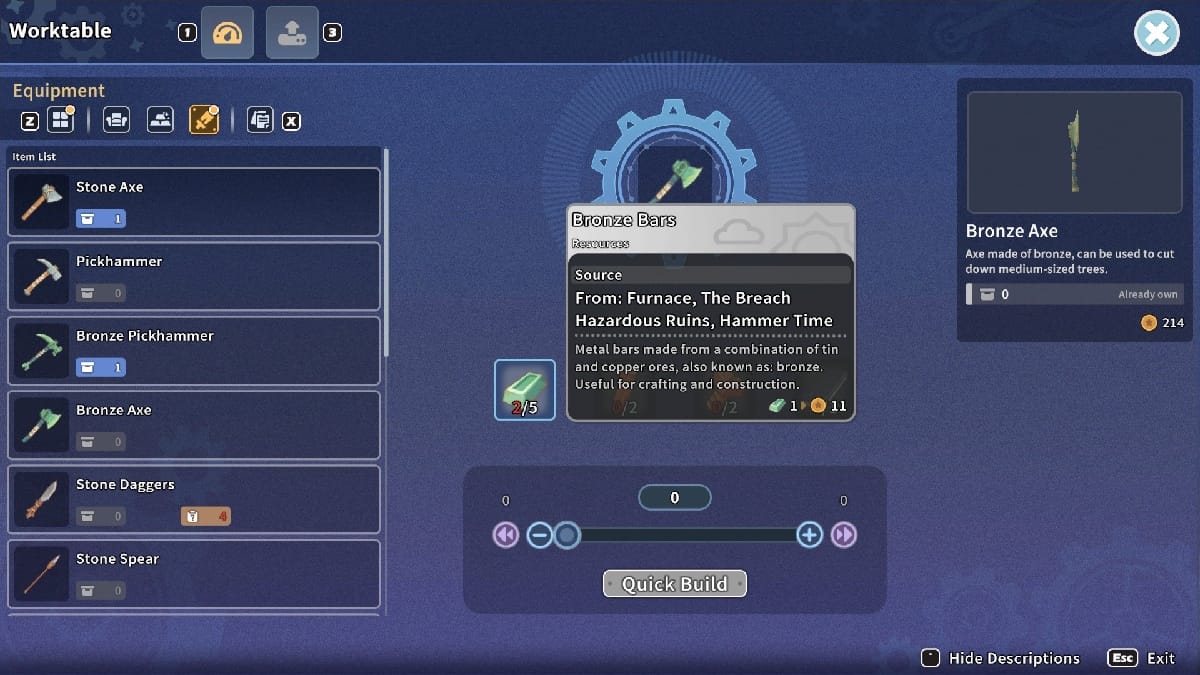1200x675 pixels.
Task: Select the Bronze Pickhammer entry
Action: [194, 350]
